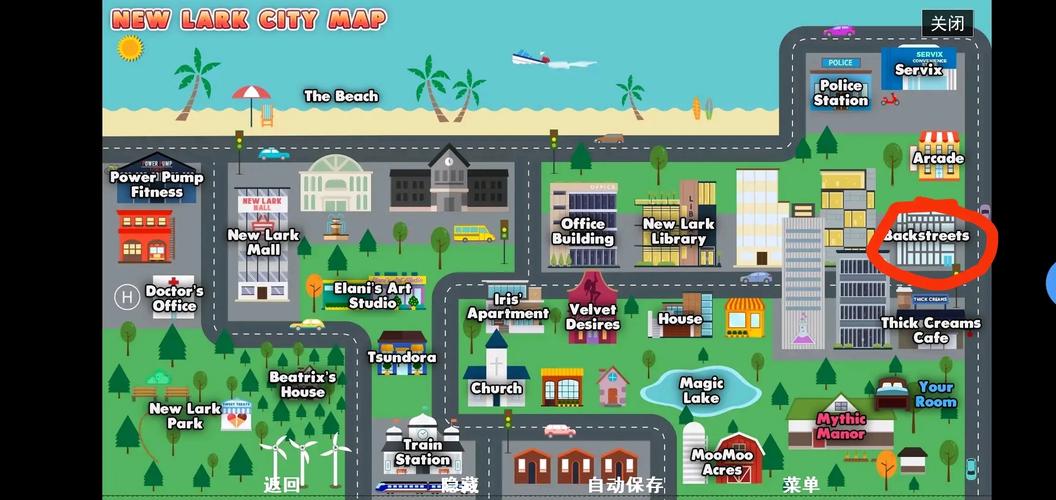Image resolution: width=1056 pixels, height=500 pixels.
Task: Open the 菜单 menu
Action: [801, 485]
